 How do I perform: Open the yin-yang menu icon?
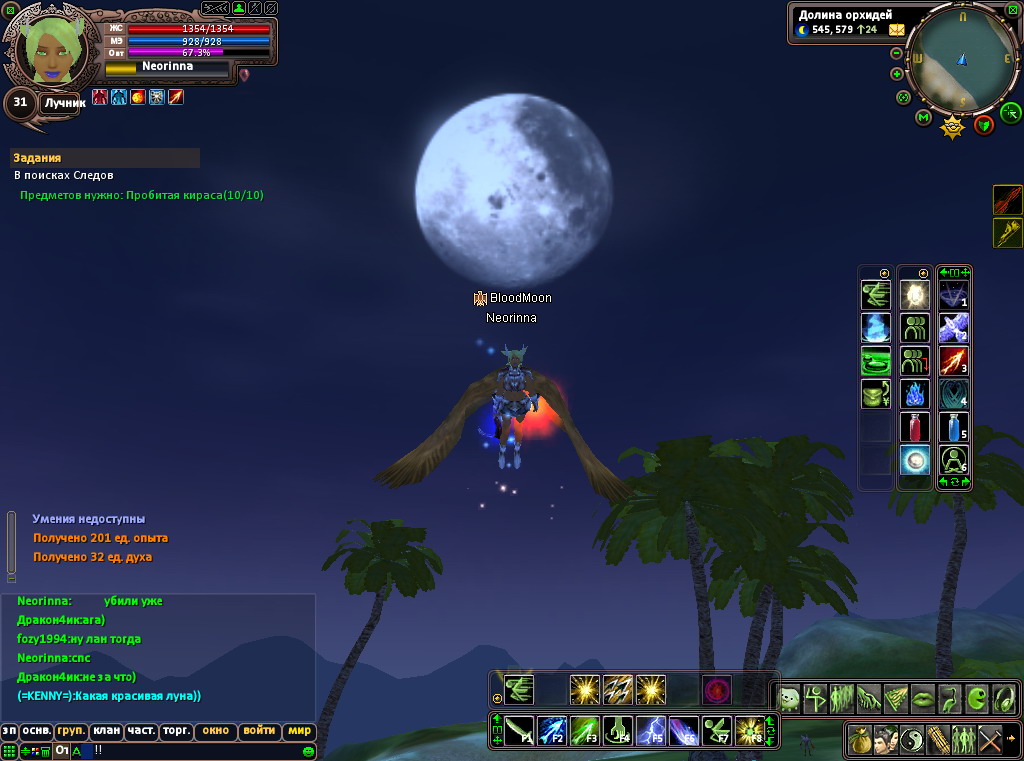tap(912, 740)
